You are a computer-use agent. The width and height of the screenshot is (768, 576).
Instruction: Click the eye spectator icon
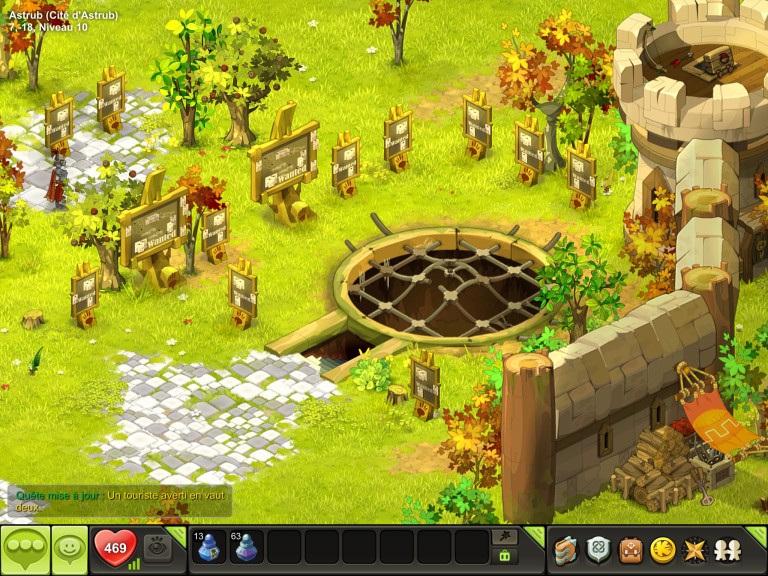(157, 547)
